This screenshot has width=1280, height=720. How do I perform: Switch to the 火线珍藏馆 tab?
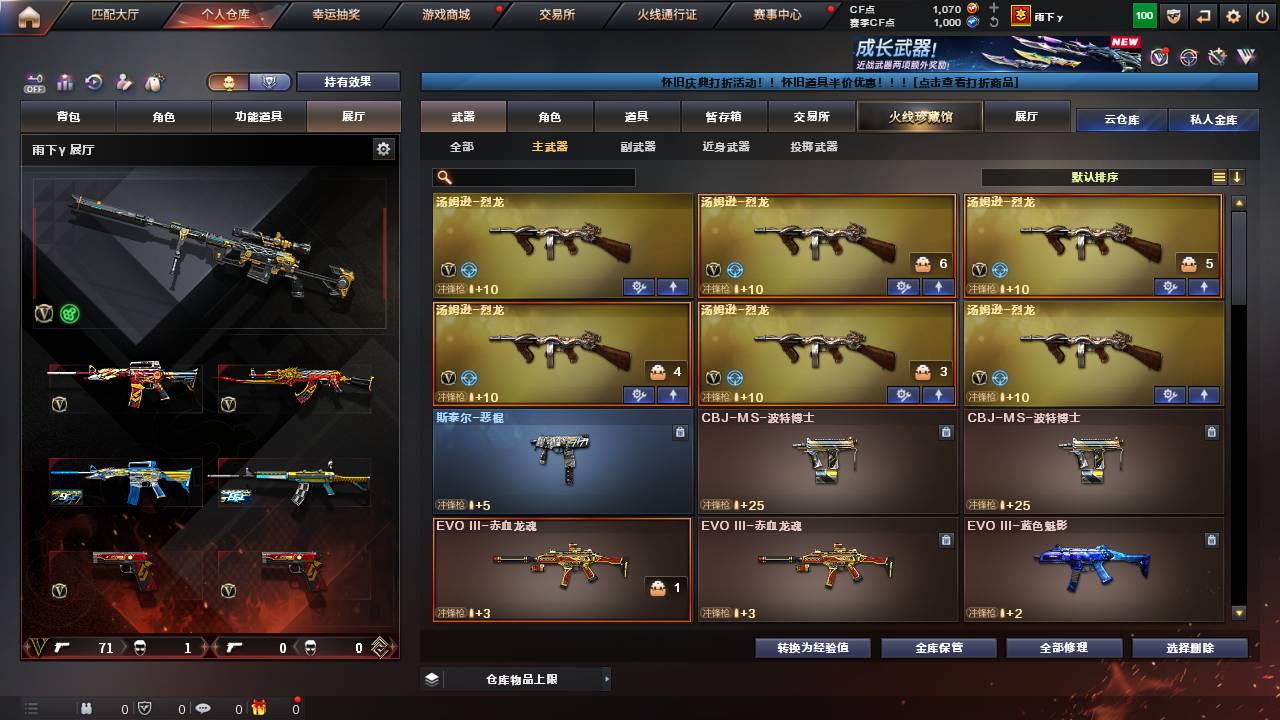point(918,117)
